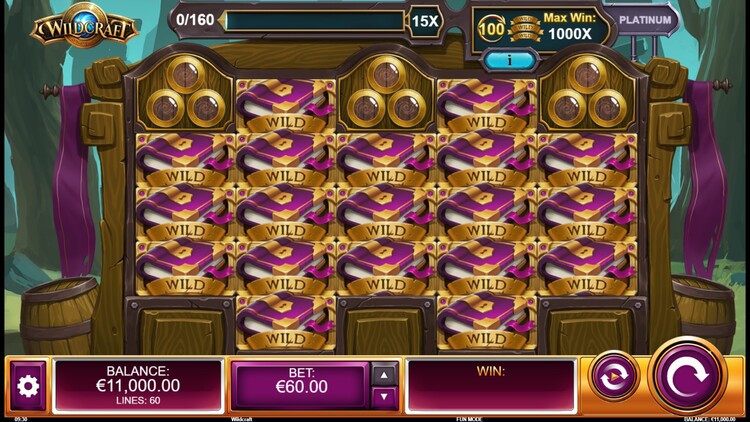The width and height of the screenshot is (750, 422).
Task: Select the Platinum tier sign
Action: point(644,19)
